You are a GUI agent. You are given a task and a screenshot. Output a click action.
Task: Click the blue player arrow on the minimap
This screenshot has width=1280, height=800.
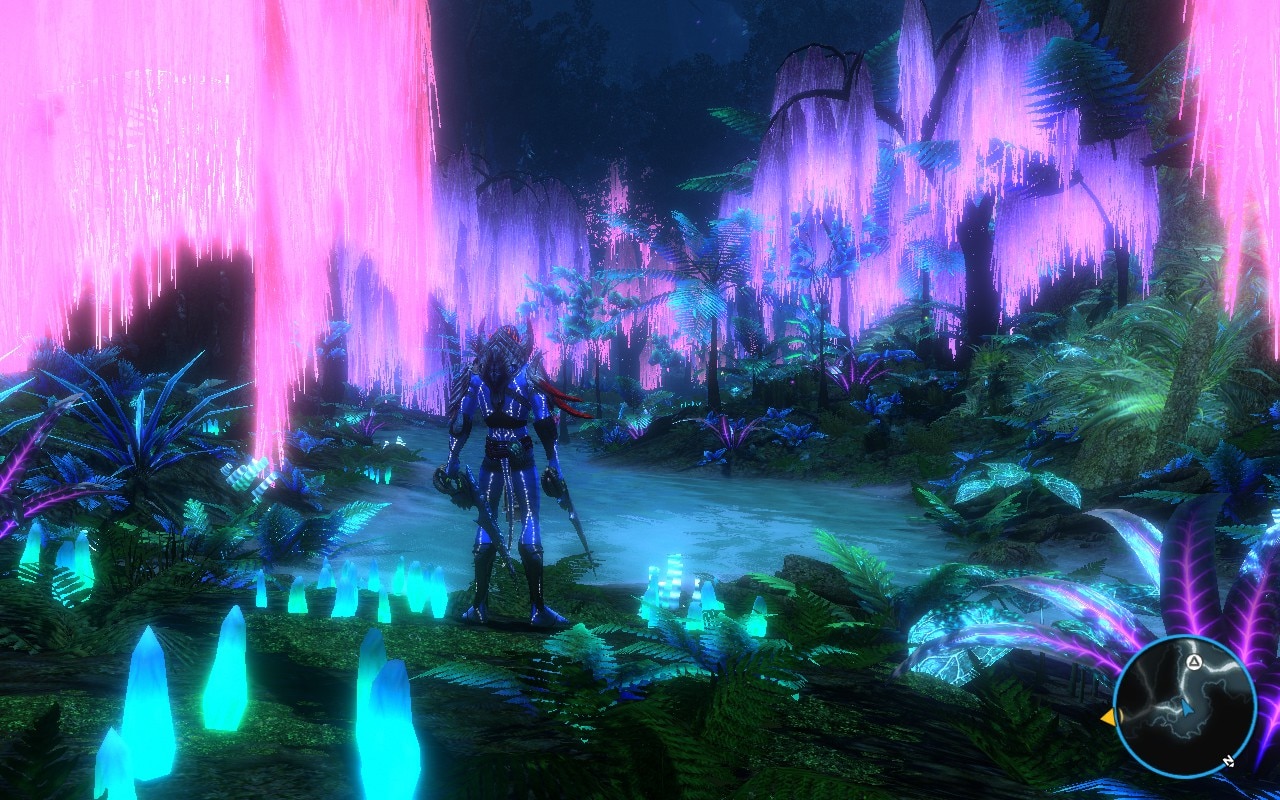pos(1188,708)
